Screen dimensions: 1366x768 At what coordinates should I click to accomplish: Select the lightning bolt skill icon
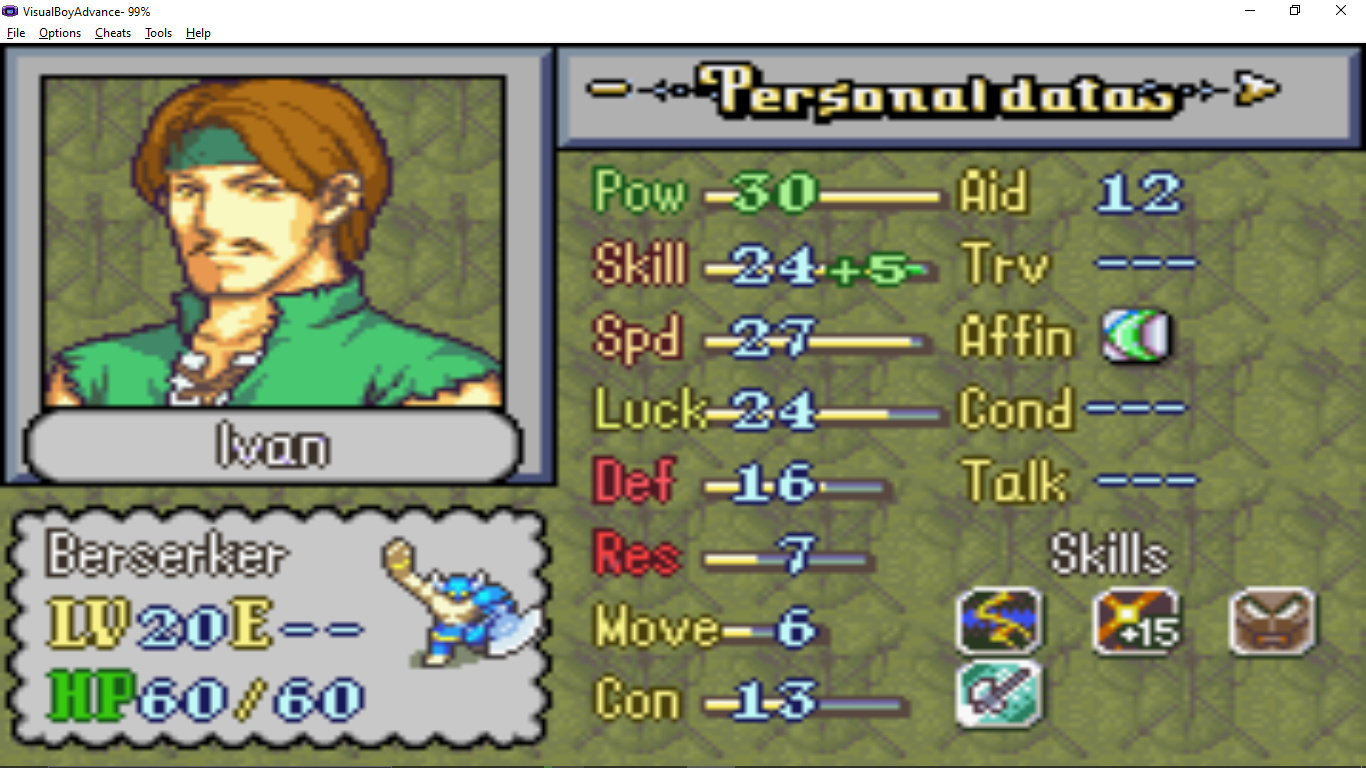coord(999,621)
